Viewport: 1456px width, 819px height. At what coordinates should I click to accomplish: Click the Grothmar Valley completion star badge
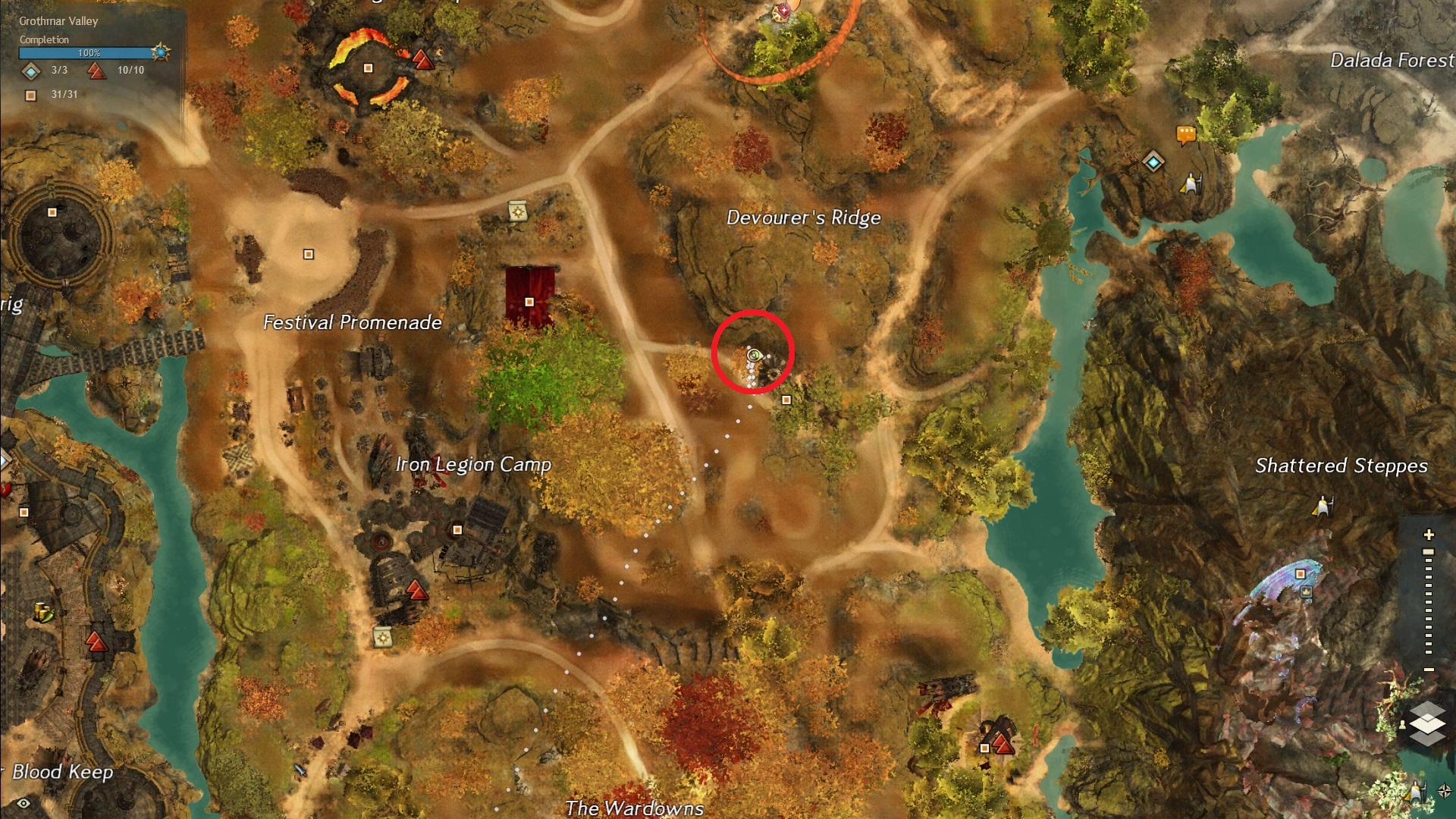(x=160, y=52)
